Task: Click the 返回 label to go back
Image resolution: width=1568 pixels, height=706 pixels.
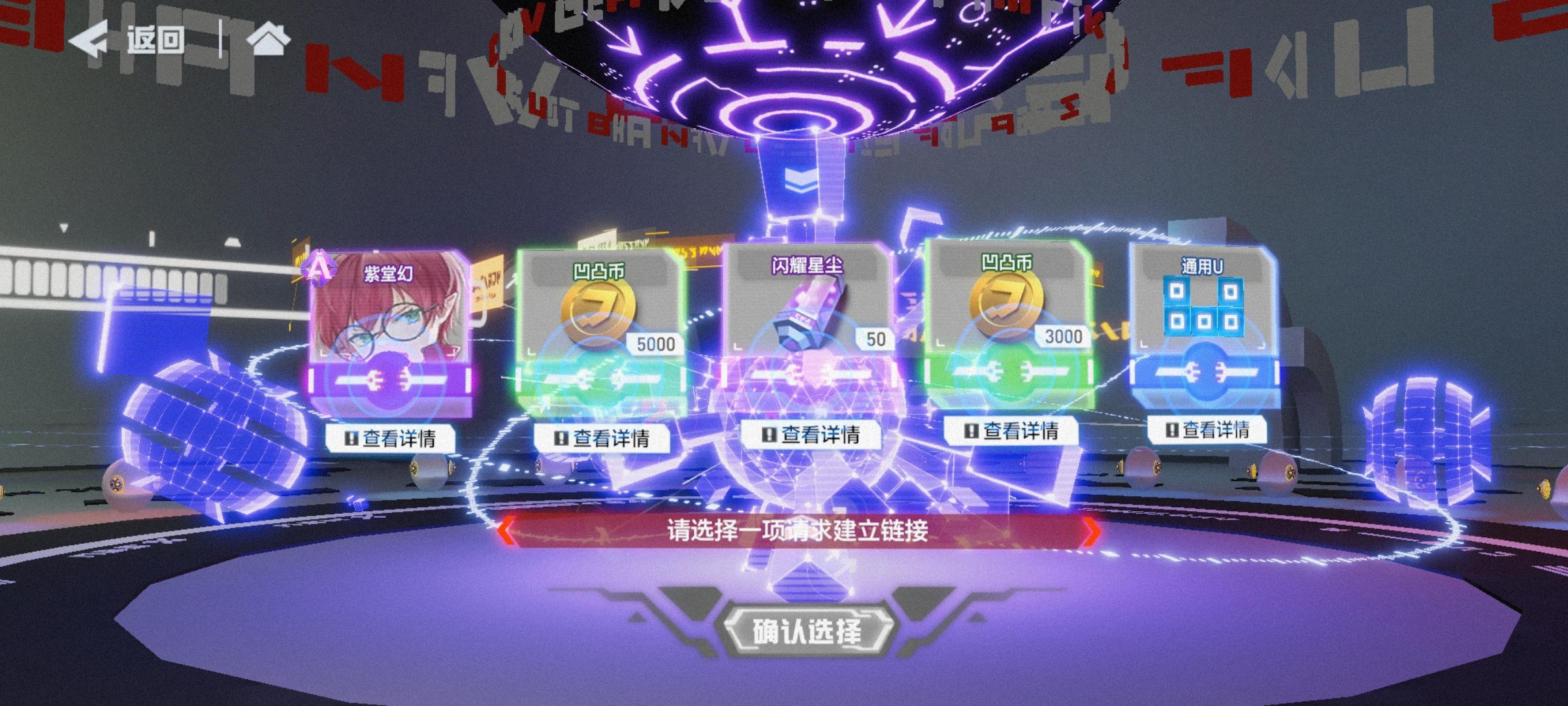Action: coord(157,39)
